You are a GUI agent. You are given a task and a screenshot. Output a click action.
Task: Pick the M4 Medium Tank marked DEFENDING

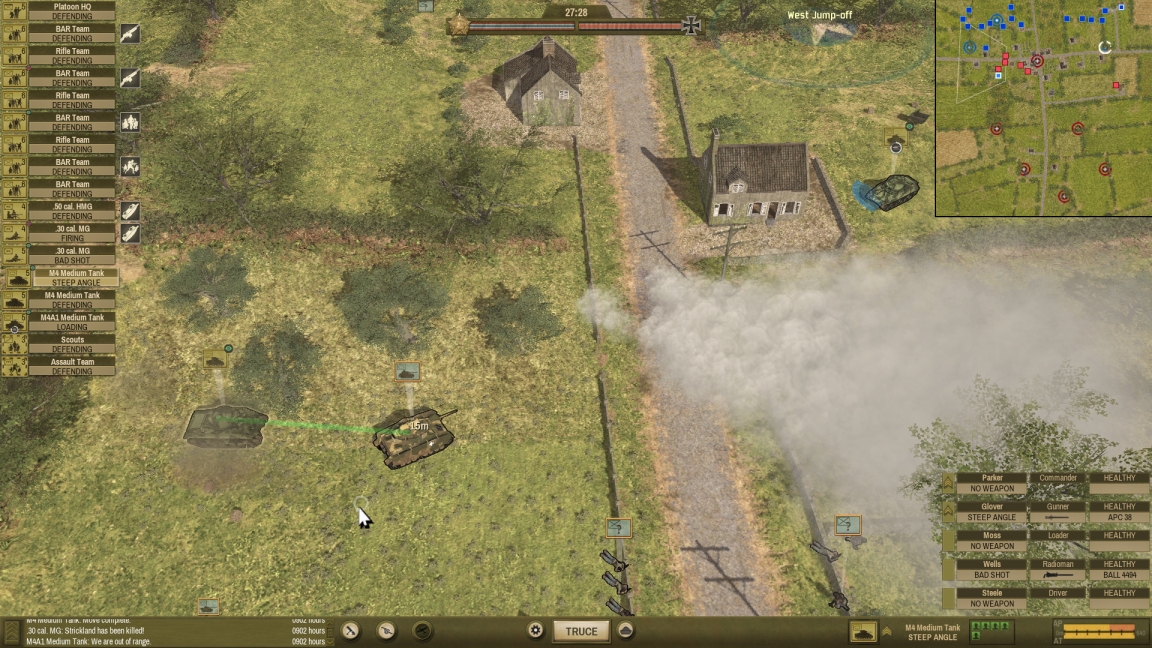pyautogui.click(x=71, y=300)
